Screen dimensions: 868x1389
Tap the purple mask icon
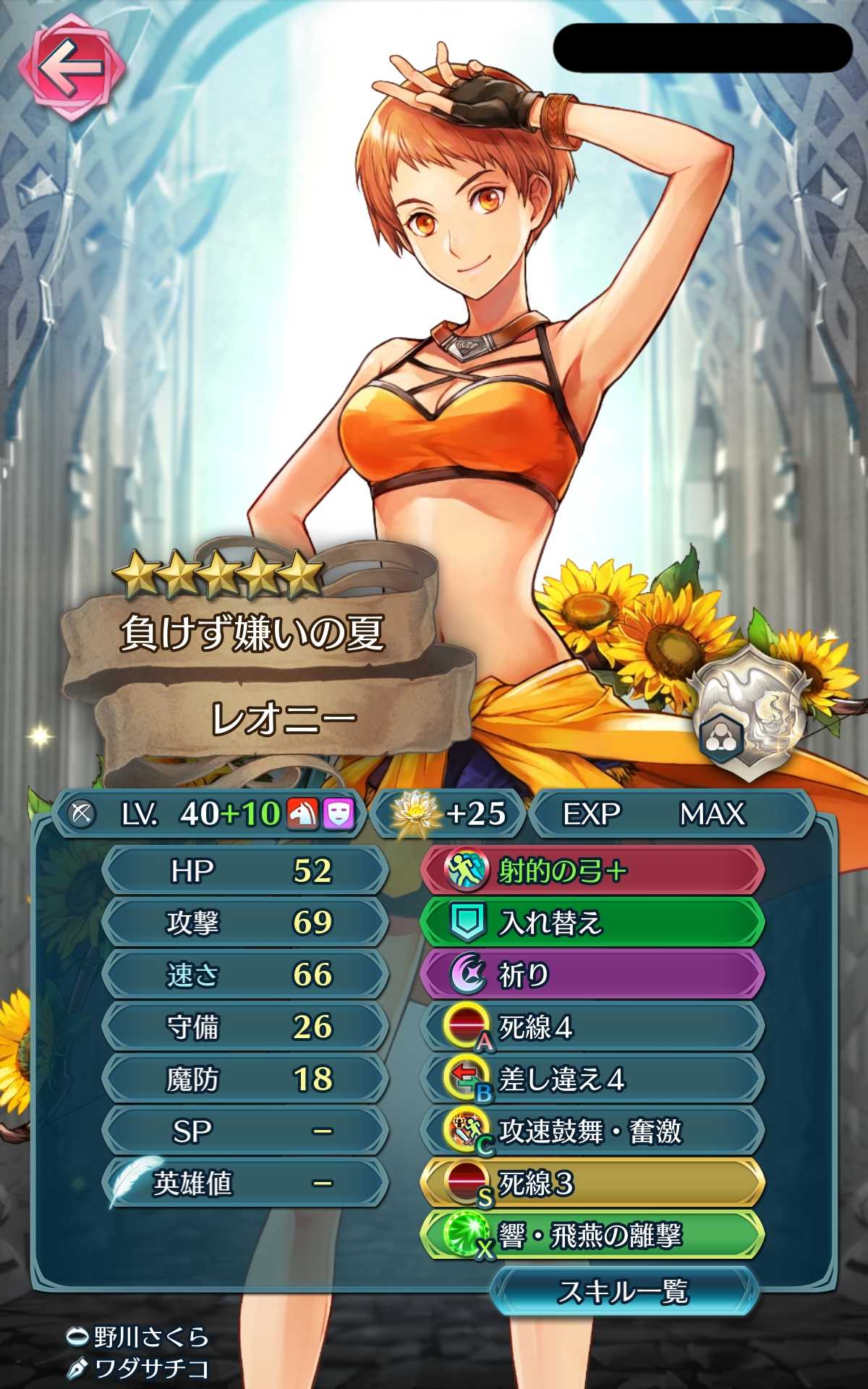click(x=338, y=814)
